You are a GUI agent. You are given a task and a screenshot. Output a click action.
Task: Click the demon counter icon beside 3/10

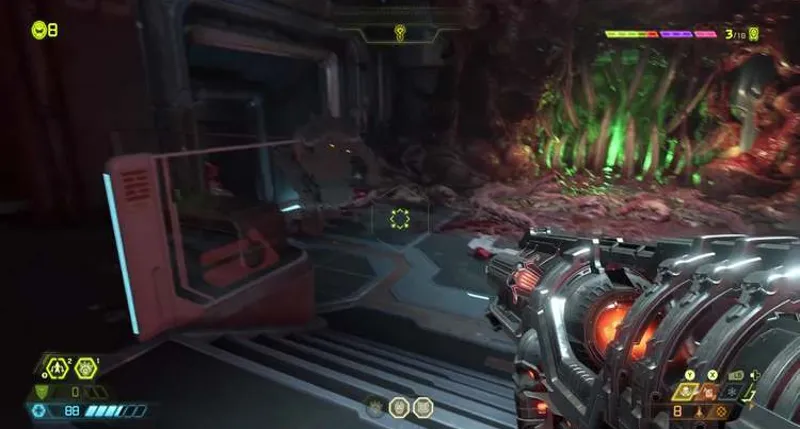(x=753, y=35)
